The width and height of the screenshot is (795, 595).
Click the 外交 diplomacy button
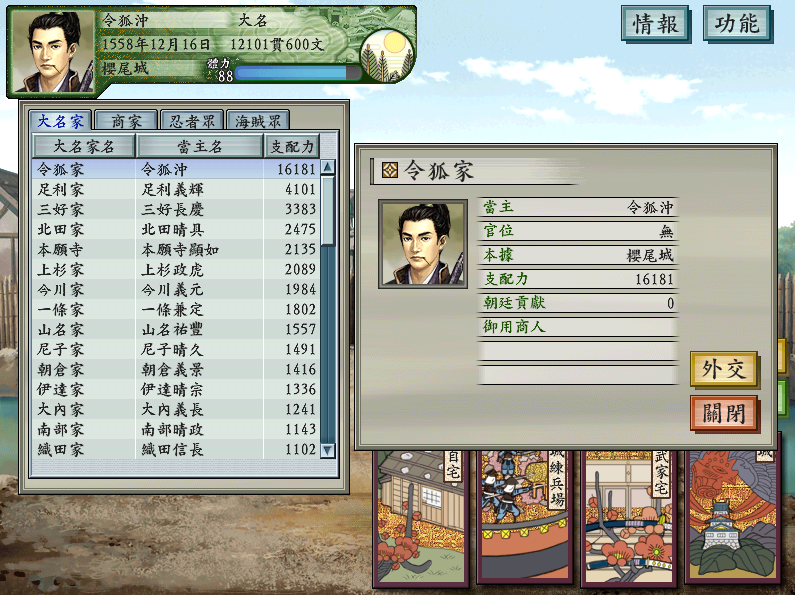pos(724,369)
